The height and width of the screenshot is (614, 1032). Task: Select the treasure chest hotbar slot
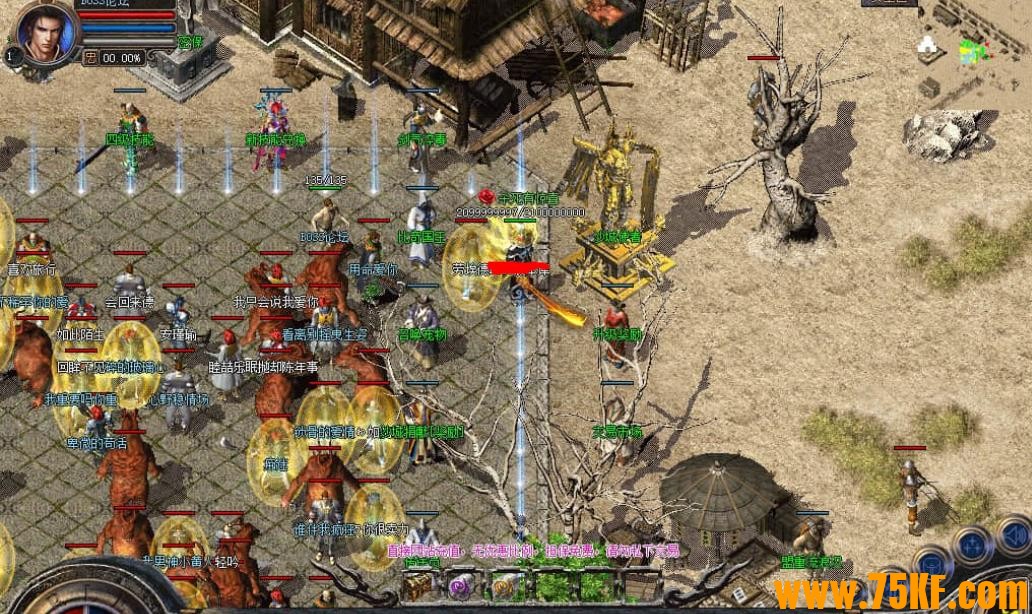[417, 586]
